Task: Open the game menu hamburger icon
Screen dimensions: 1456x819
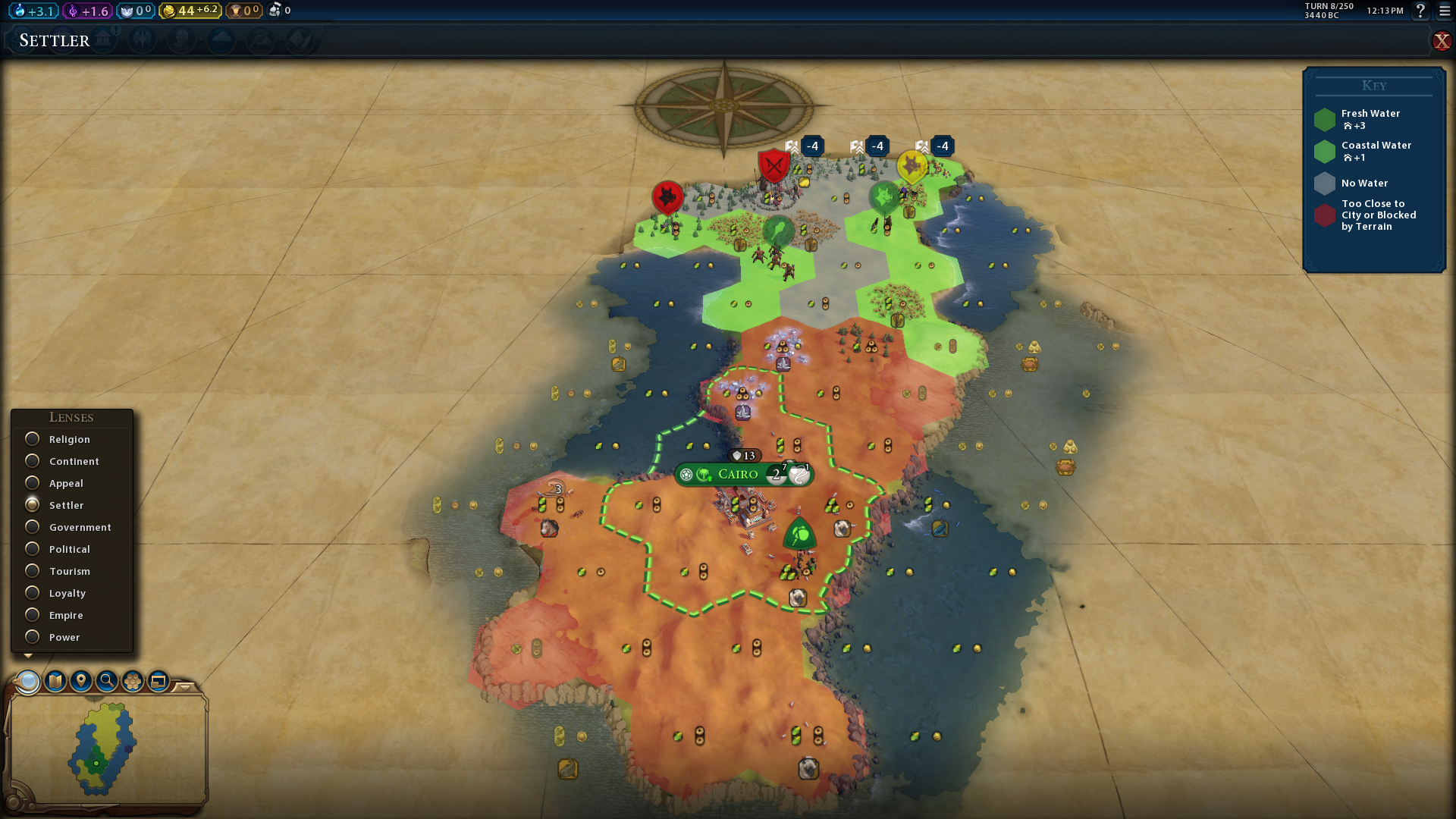Action: click(1445, 11)
